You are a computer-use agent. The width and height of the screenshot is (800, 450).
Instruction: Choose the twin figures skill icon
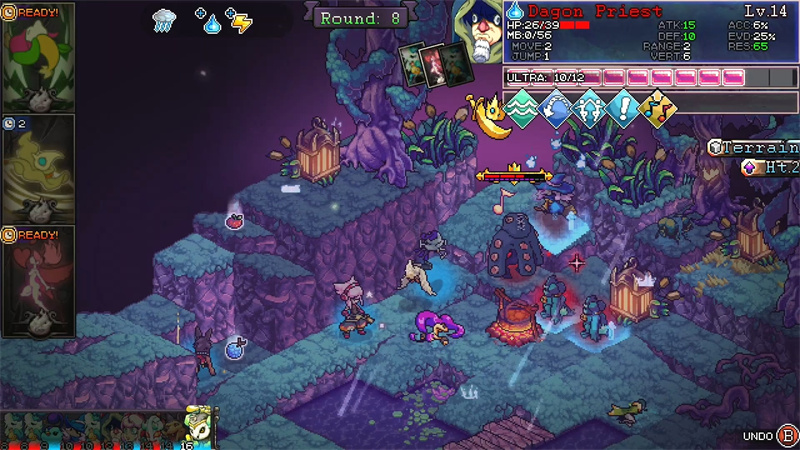590,106
